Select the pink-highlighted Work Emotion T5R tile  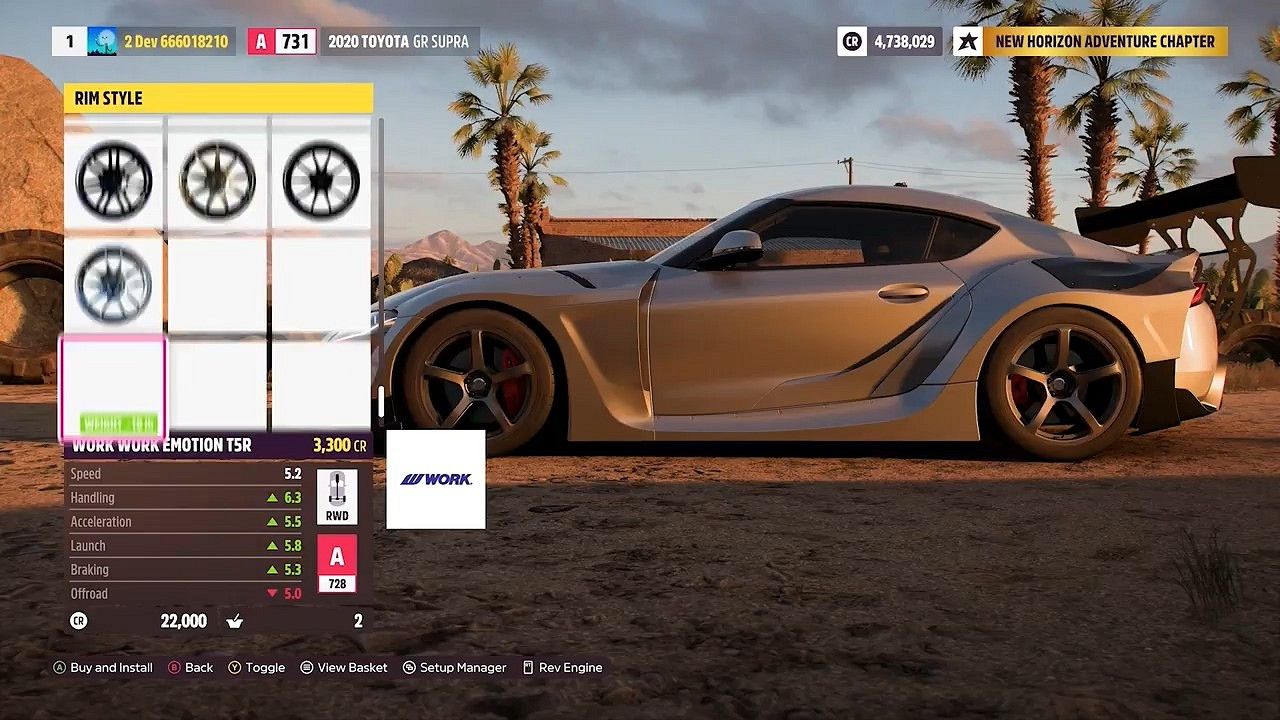point(114,389)
